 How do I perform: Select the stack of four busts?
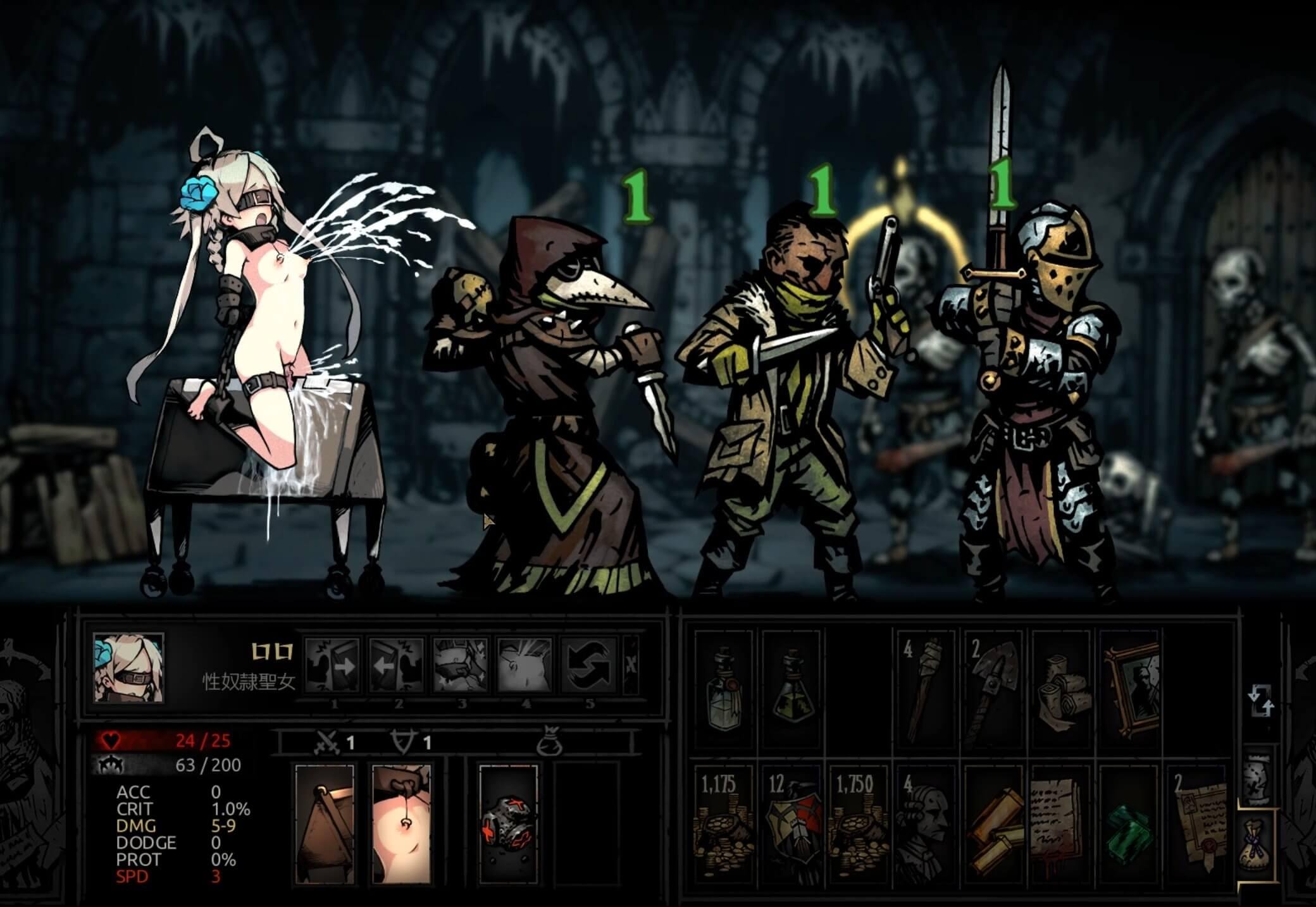point(927,824)
